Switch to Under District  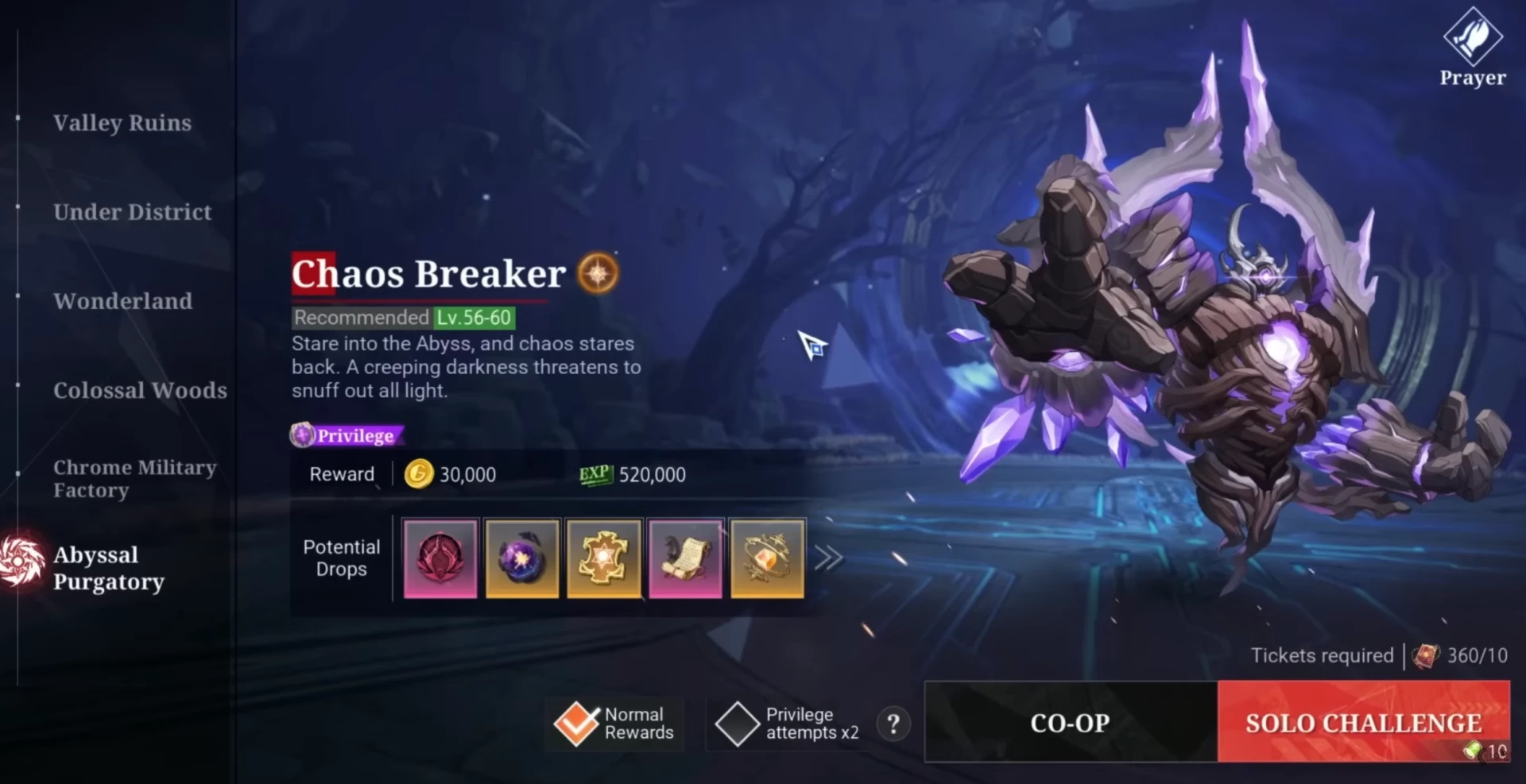pyautogui.click(x=132, y=212)
